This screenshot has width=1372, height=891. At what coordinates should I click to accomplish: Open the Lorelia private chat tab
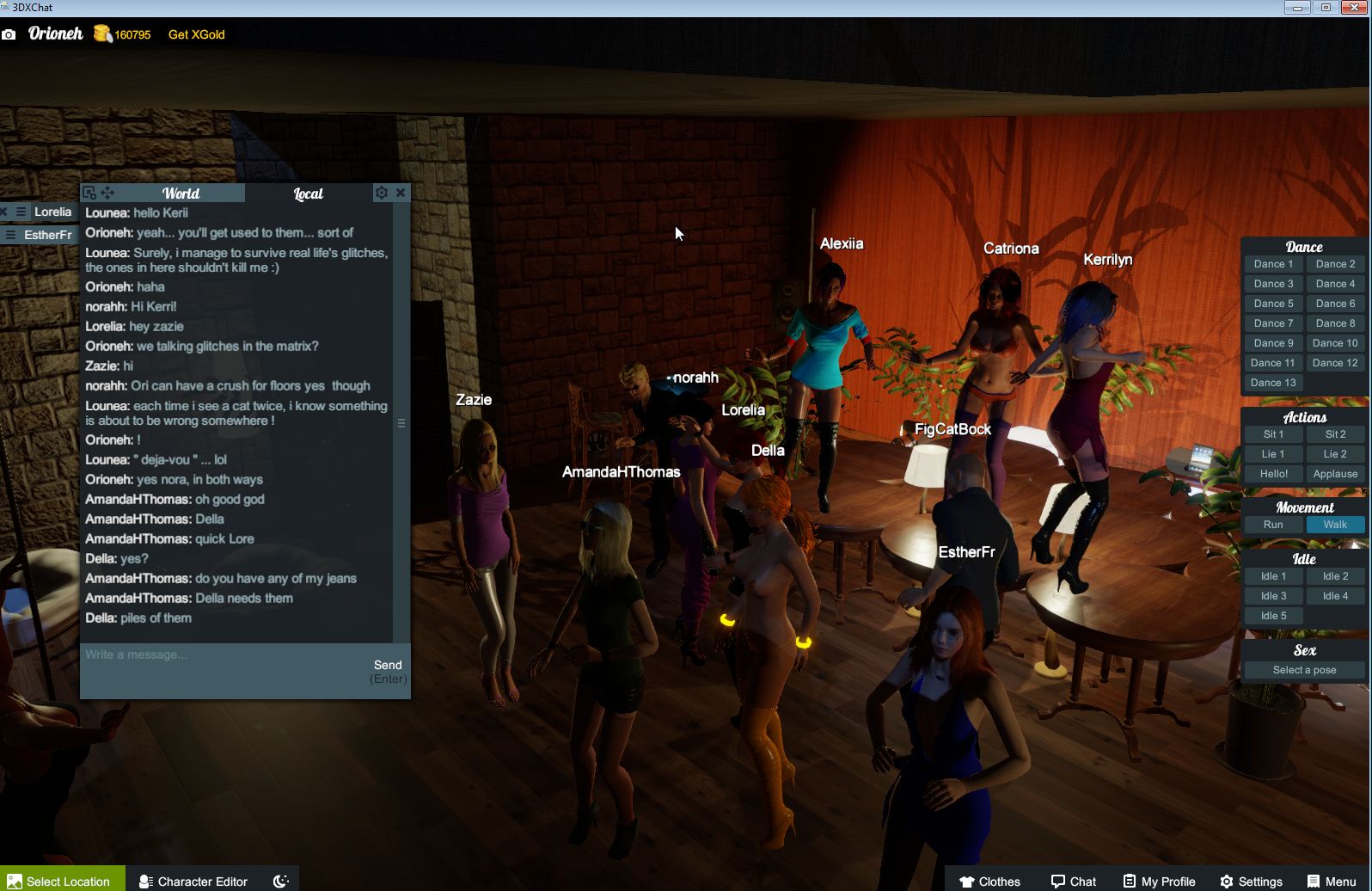(x=52, y=212)
